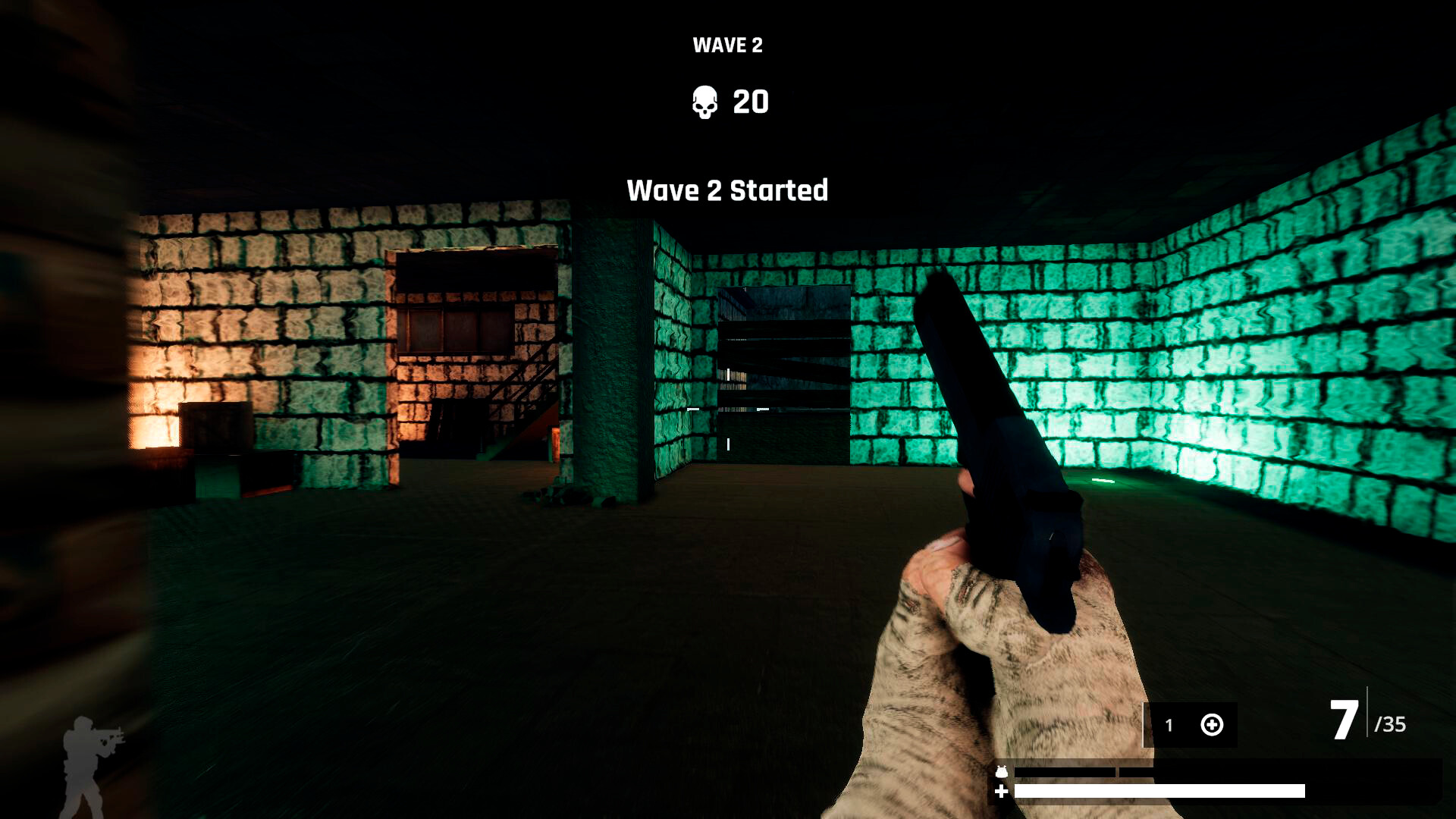
Task: Click the armor vest icon on the HUD
Action: [x=1003, y=770]
